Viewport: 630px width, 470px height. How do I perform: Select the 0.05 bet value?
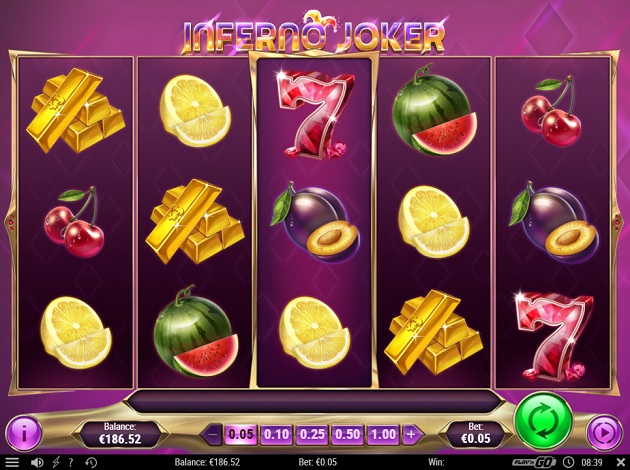click(x=240, y=434)
